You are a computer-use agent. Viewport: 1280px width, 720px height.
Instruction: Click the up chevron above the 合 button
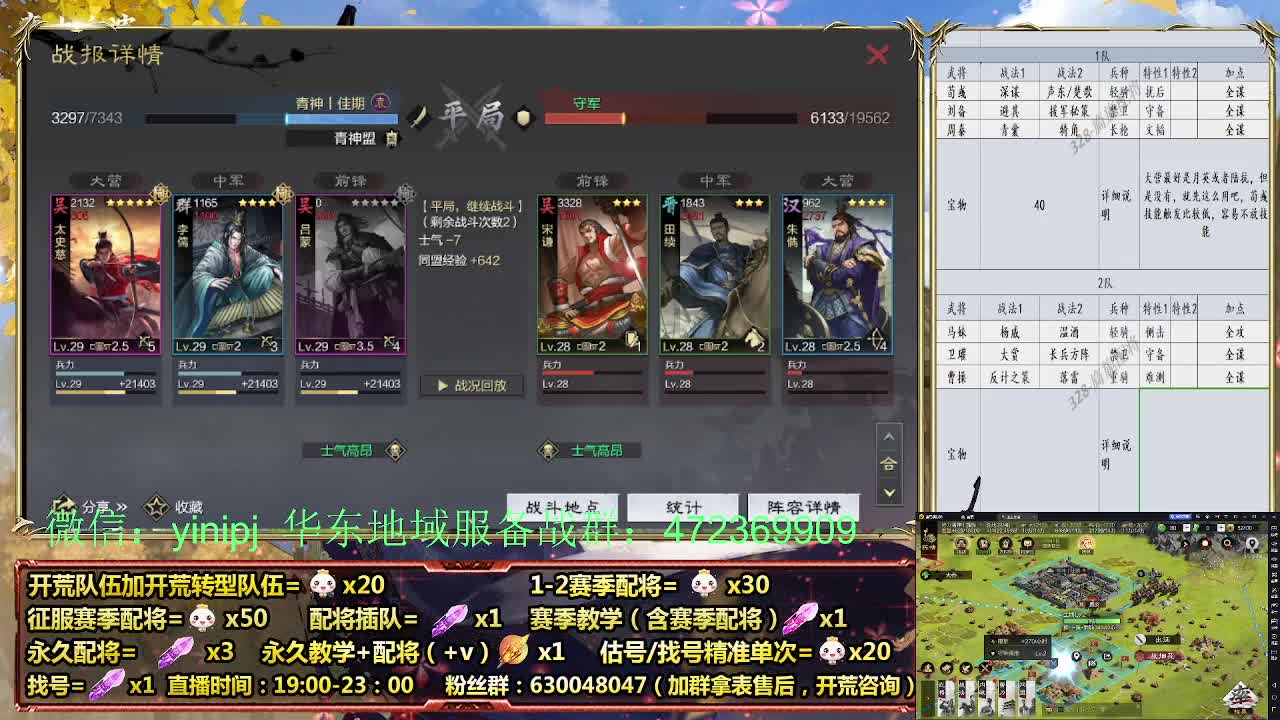pyautogui.click(x=888, y=437)
